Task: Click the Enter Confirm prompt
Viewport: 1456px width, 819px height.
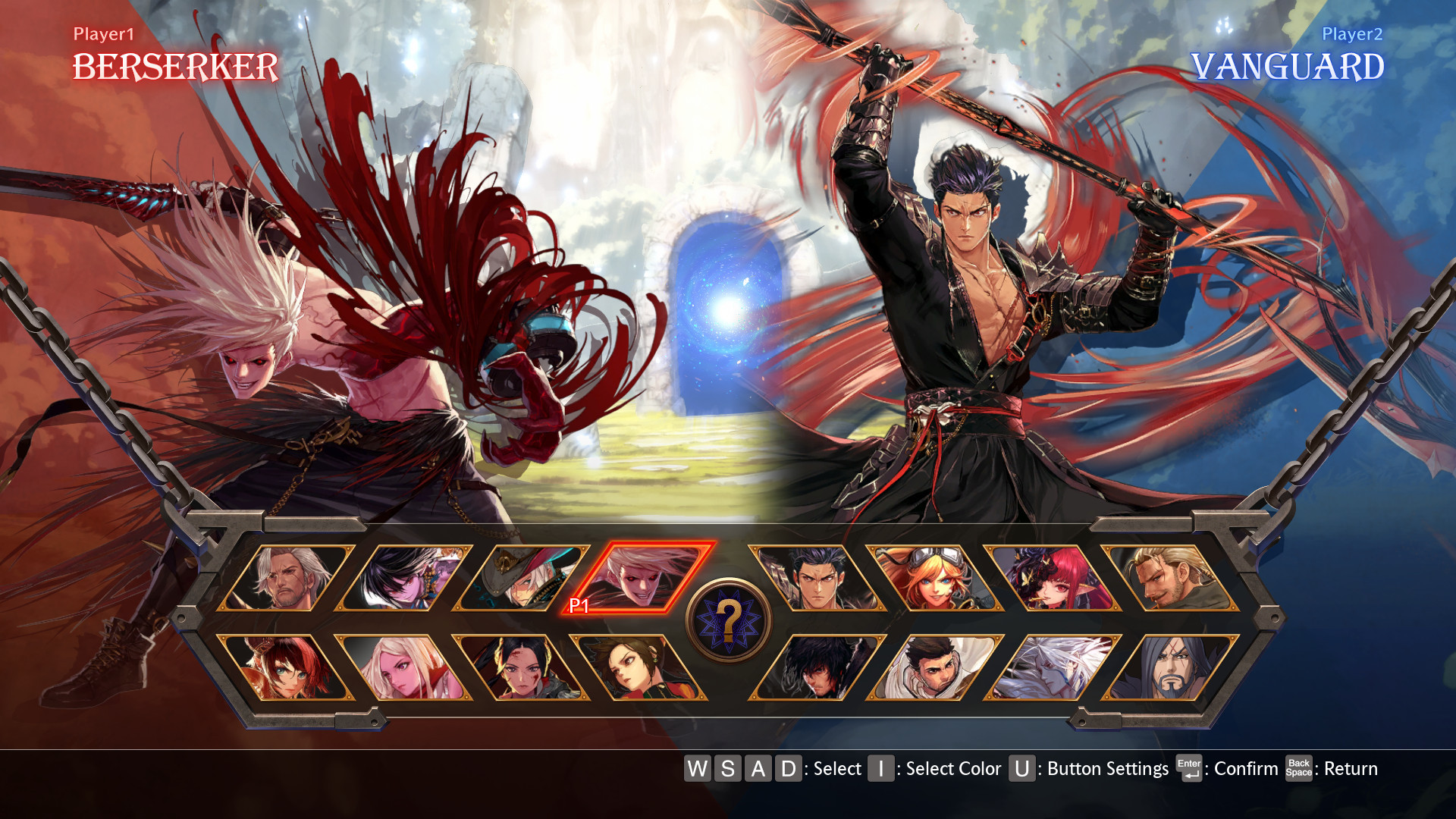Action: coord(1188,769)
